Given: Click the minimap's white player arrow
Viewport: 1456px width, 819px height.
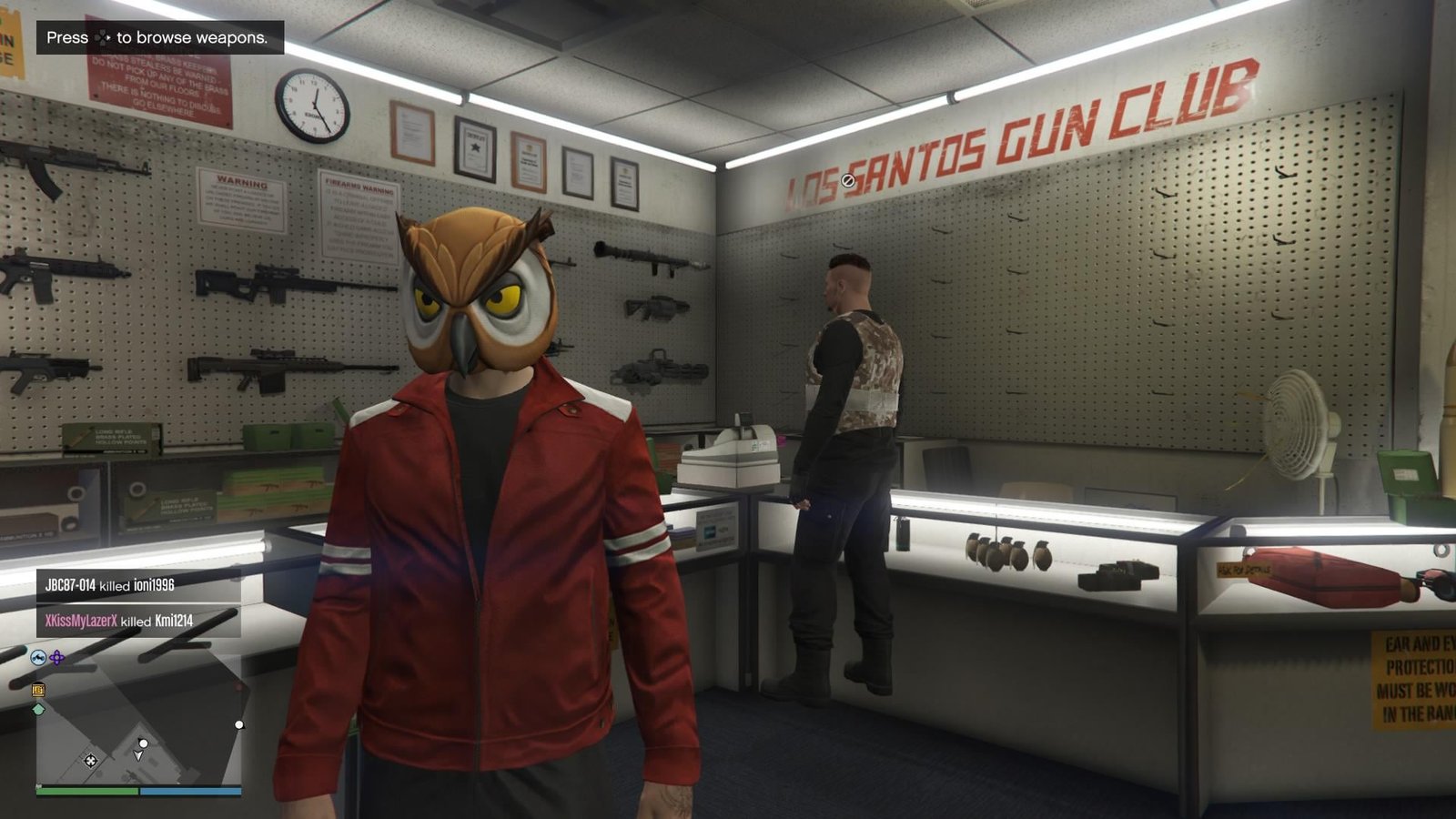Looking at the screenshot, I should pyautogui.click(x=138, y=755).
